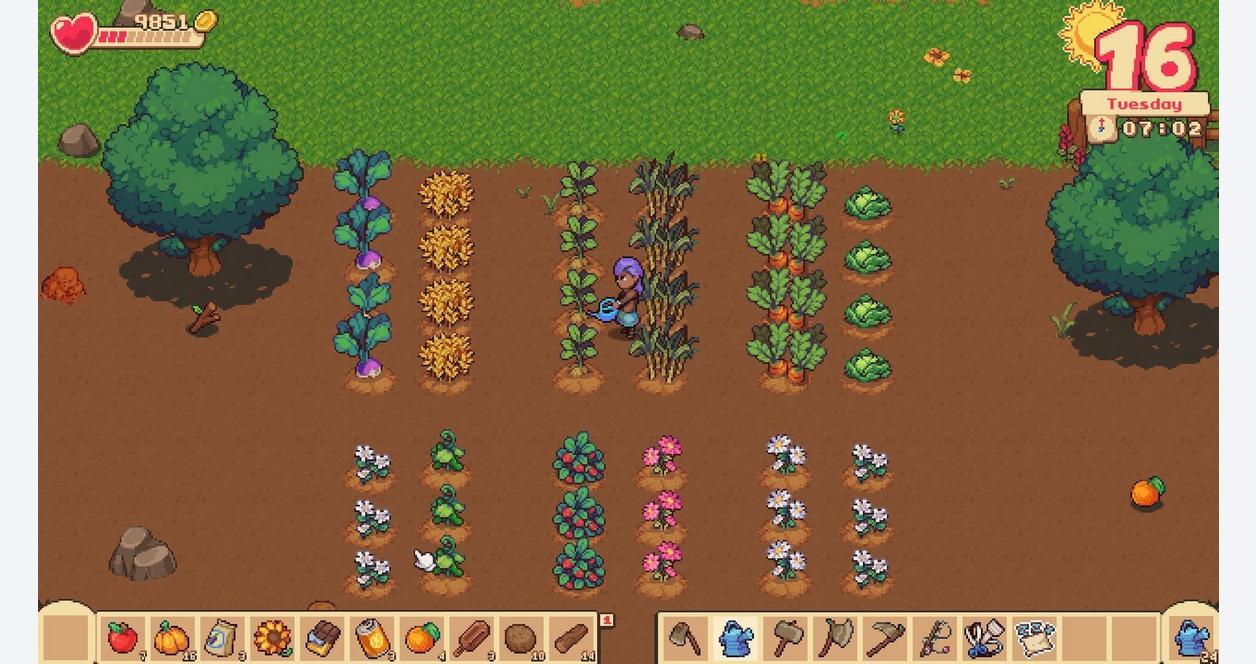Select the chocolate bar slot
1256x664 pixels.
[x=322, y=638]
